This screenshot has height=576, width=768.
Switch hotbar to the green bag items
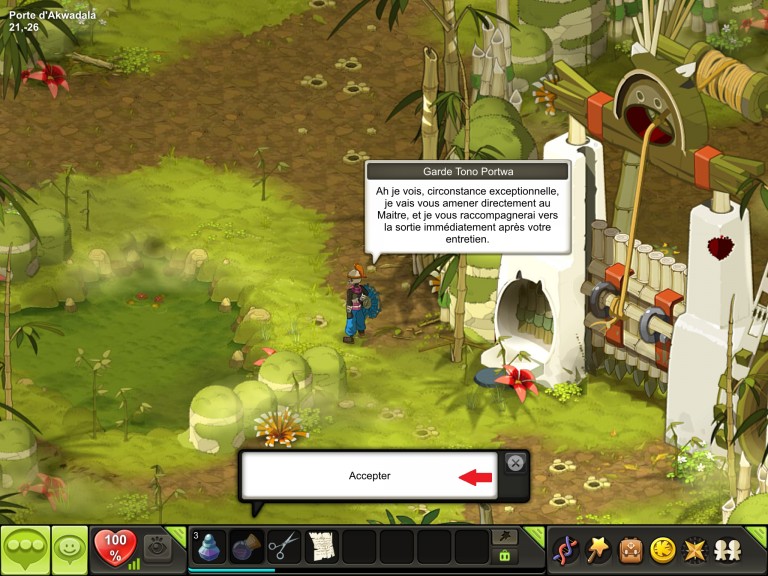pos(506,556)
